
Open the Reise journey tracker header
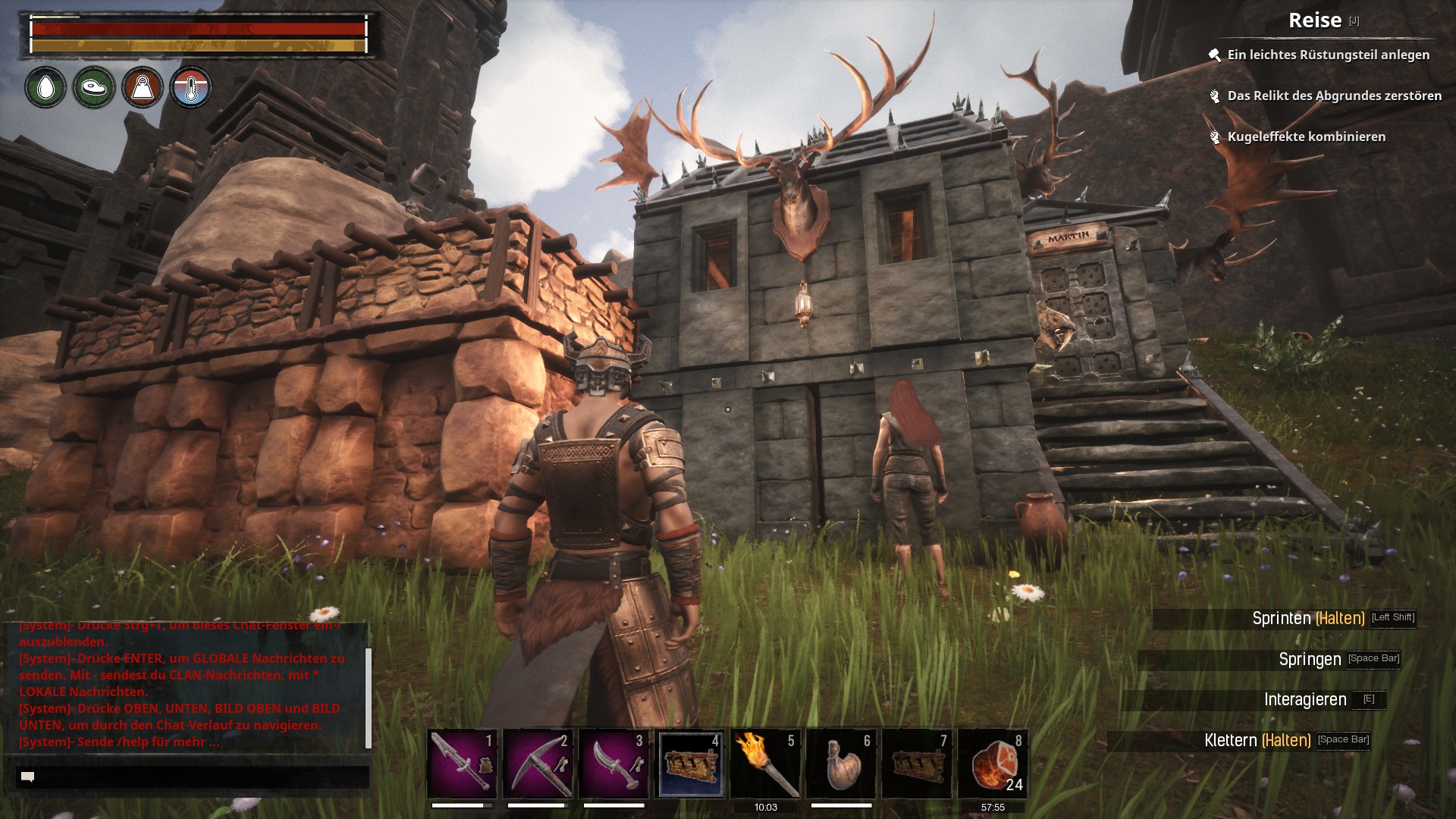(x=1315, y=20)
